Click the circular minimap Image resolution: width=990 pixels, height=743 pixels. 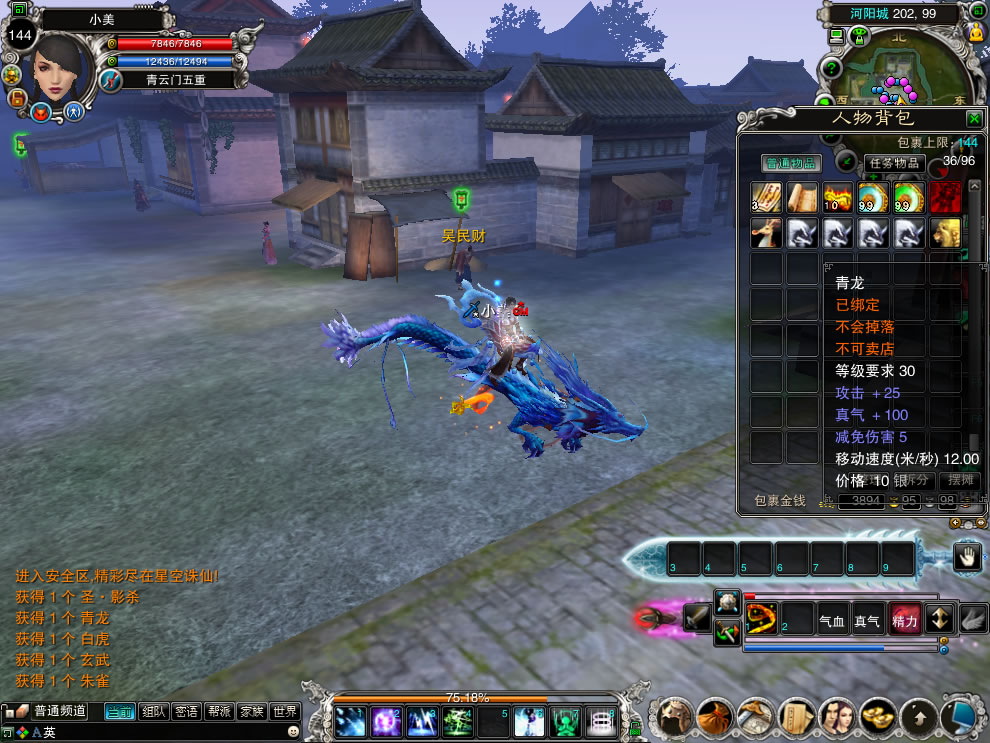pos(895,68)
